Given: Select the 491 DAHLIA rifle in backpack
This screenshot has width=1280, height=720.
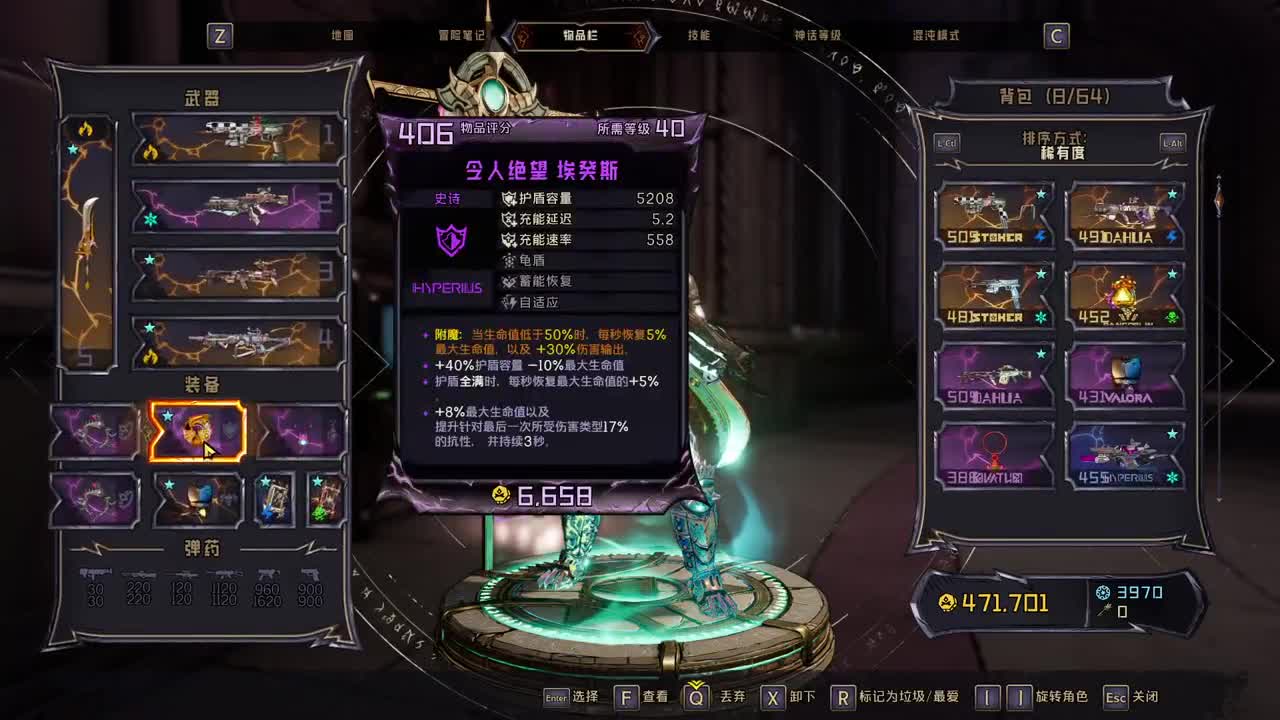Looking at the screenshot, I should click(x=1125, y=210).
